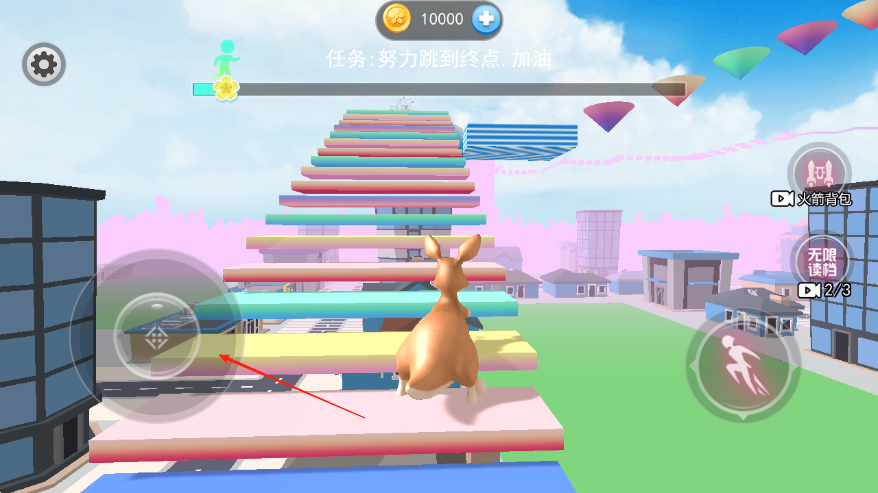Click the virtual movement joystick
The height and width of the screenshot is (493, 878).
155,335
